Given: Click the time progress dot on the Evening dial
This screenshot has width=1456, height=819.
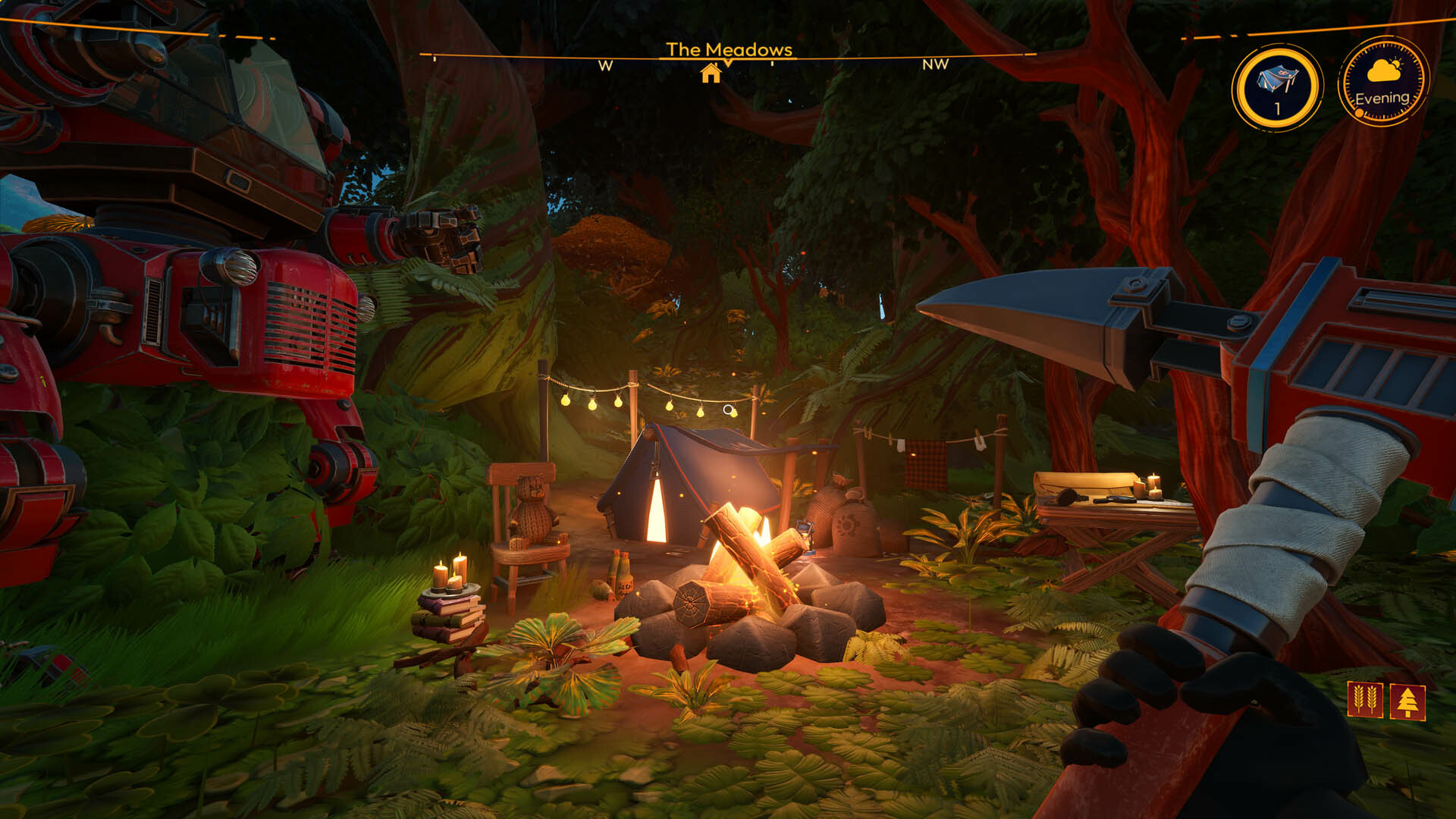Looking at the screenshot, I should pos(1359,112).
